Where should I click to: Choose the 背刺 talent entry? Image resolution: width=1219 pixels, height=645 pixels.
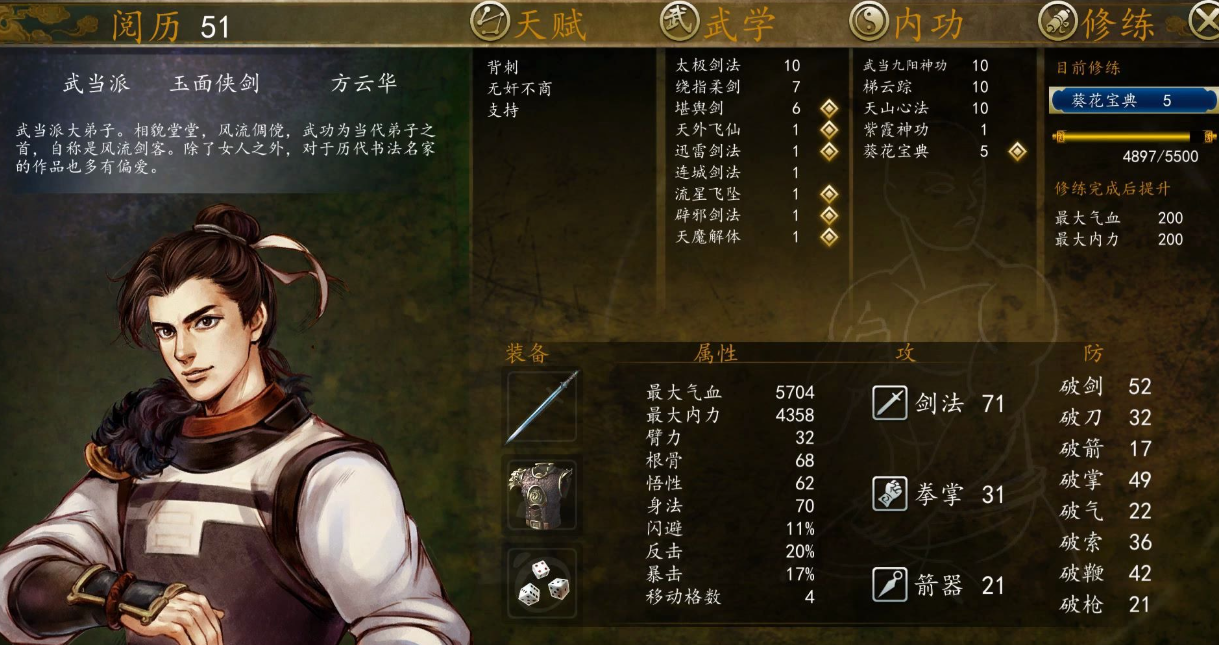(502, 67)
